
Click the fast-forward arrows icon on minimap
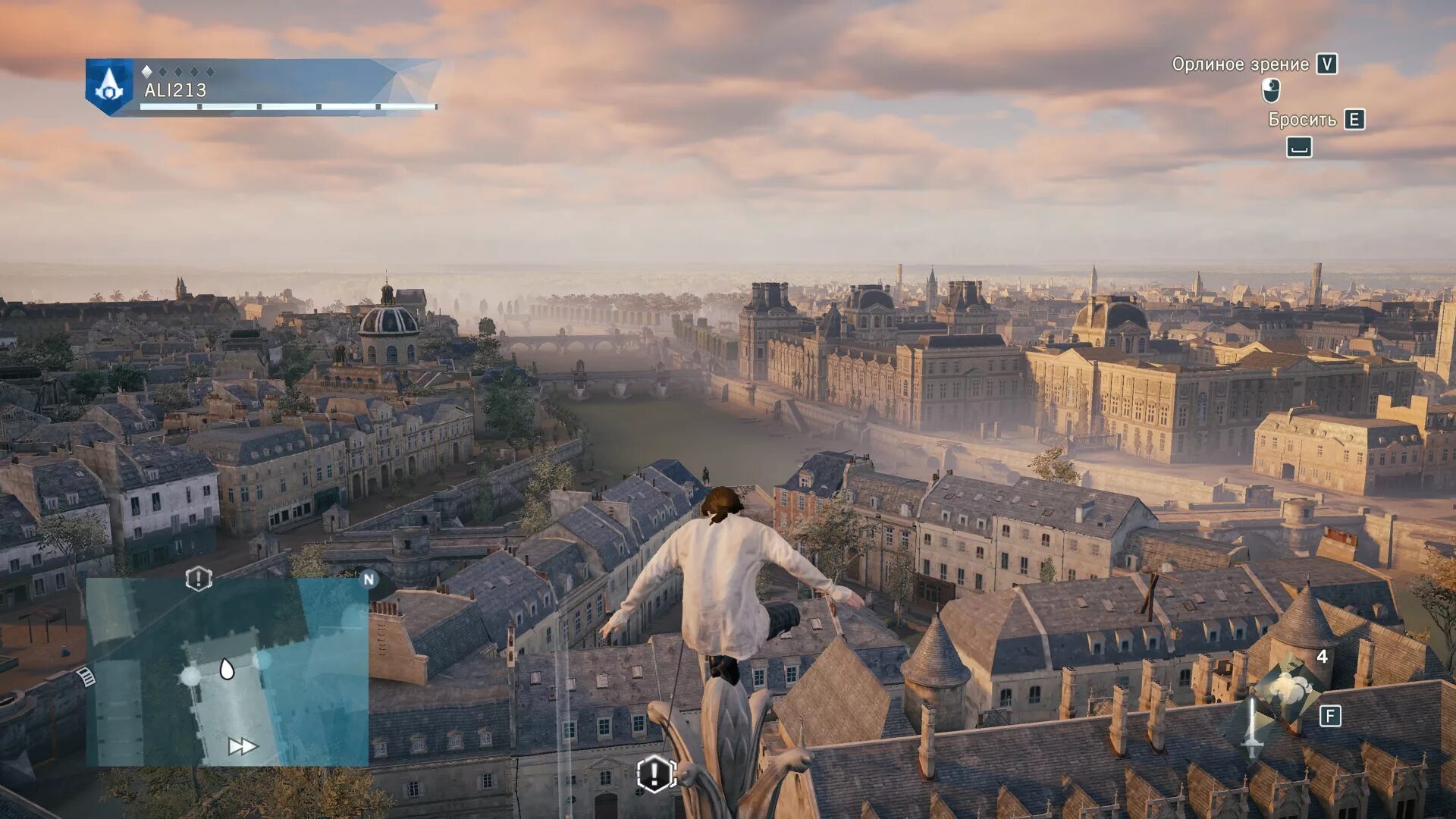243,747
